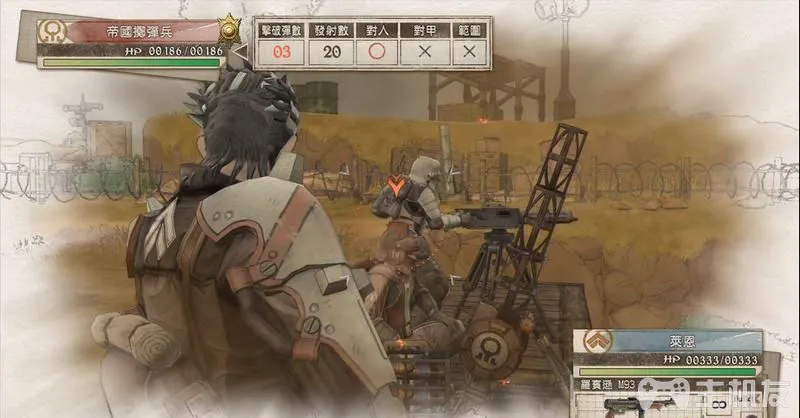Click the enemy's gold rank badge
The height and width of the screenshot is (418, 800).
click(232, 27)
